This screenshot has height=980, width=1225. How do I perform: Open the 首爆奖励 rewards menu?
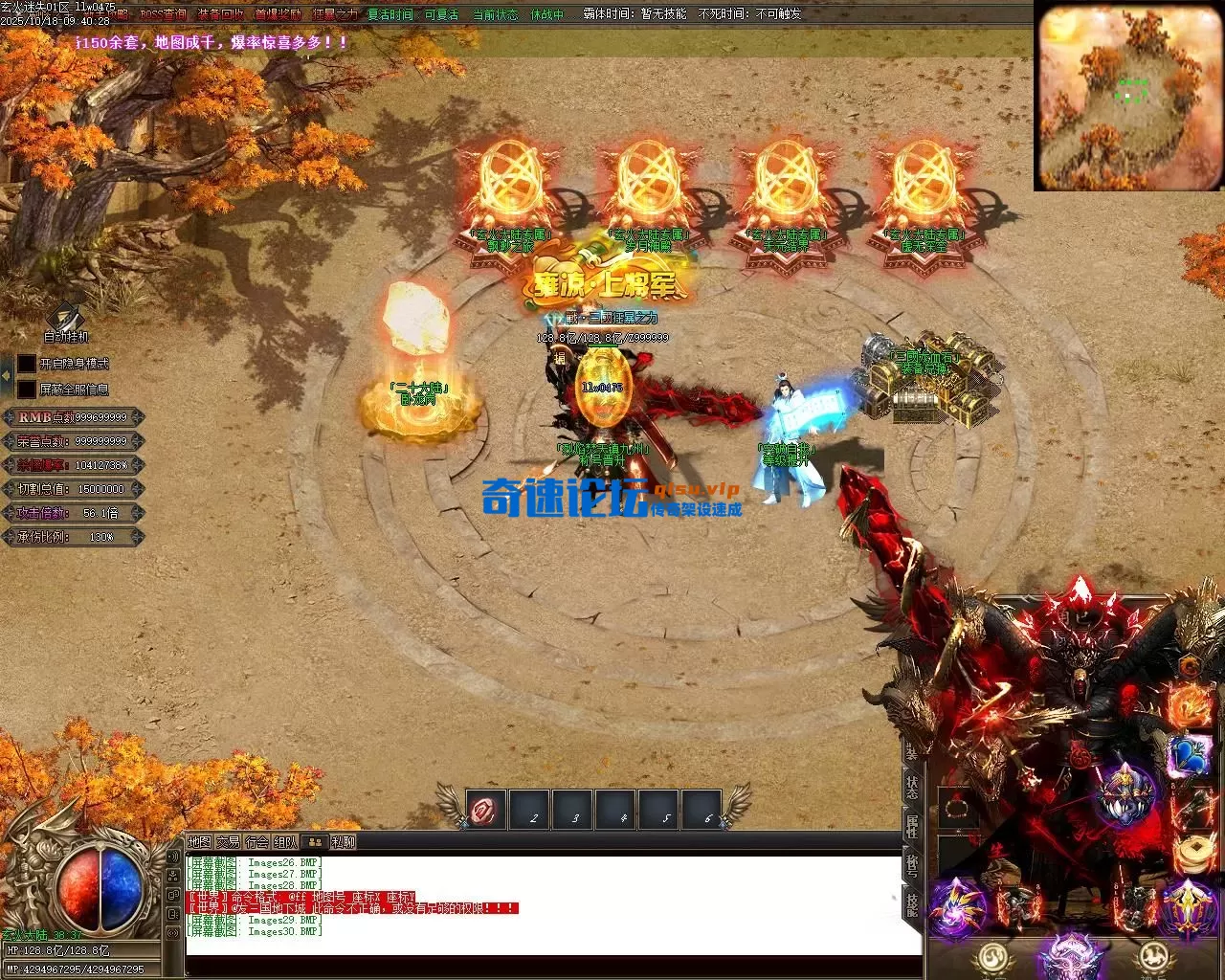(278, 14)
